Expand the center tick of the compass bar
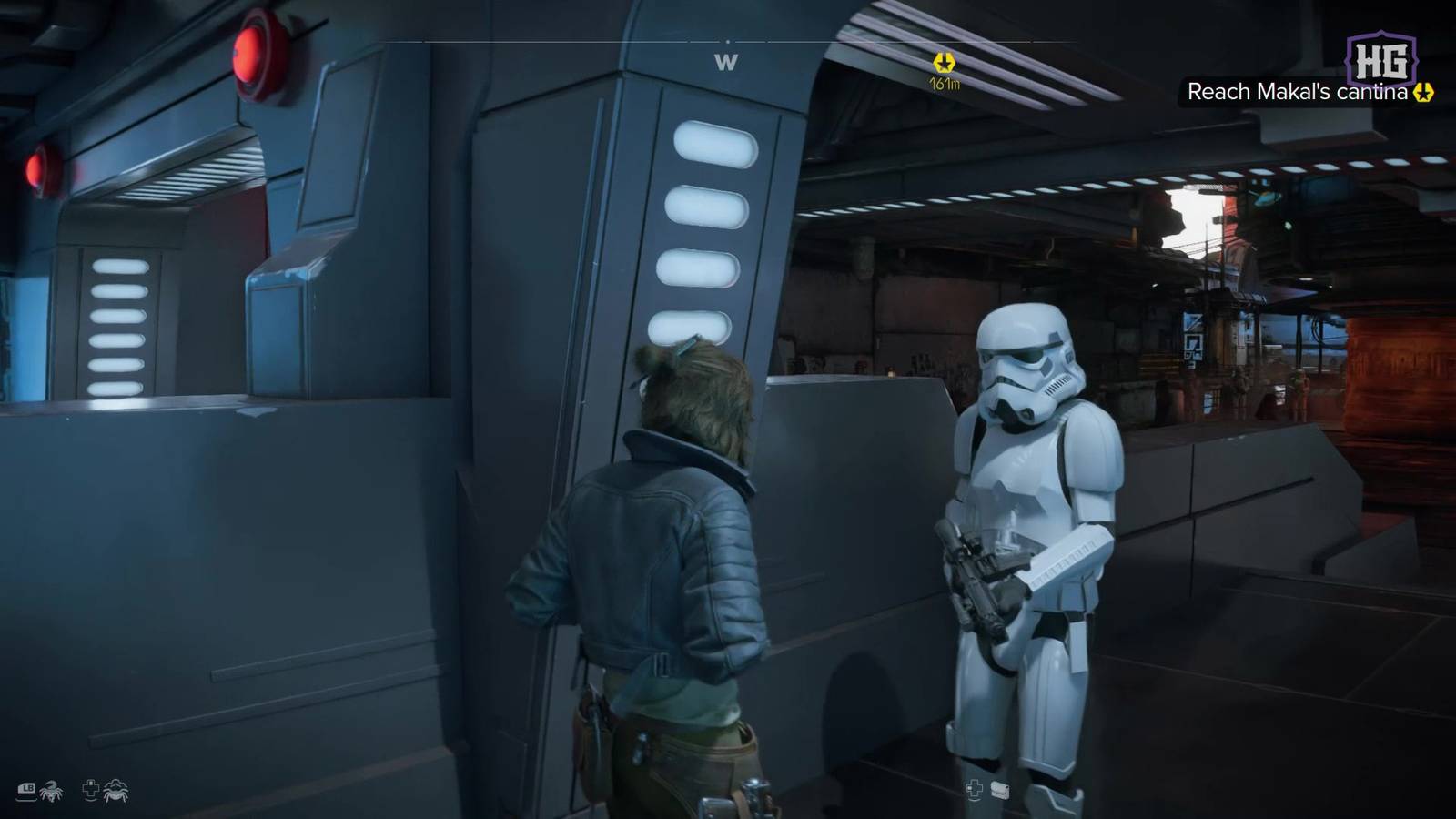This screenshot has height=819, width=1456. 729,42
